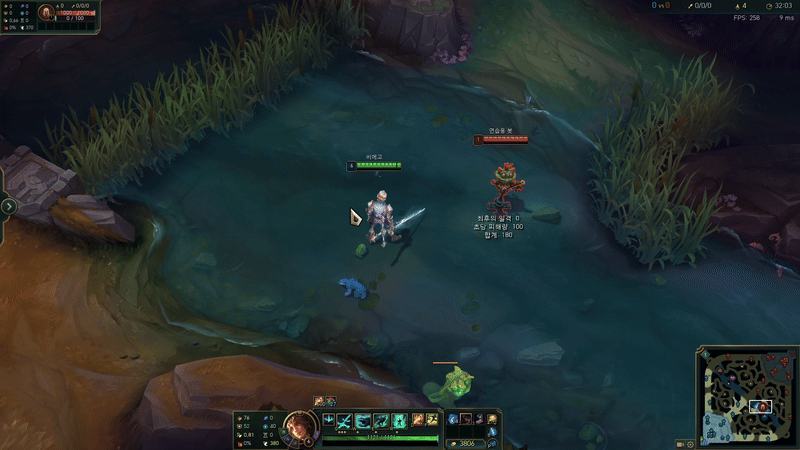
Task: Use the first inventory item
Action: coord(453,419)
